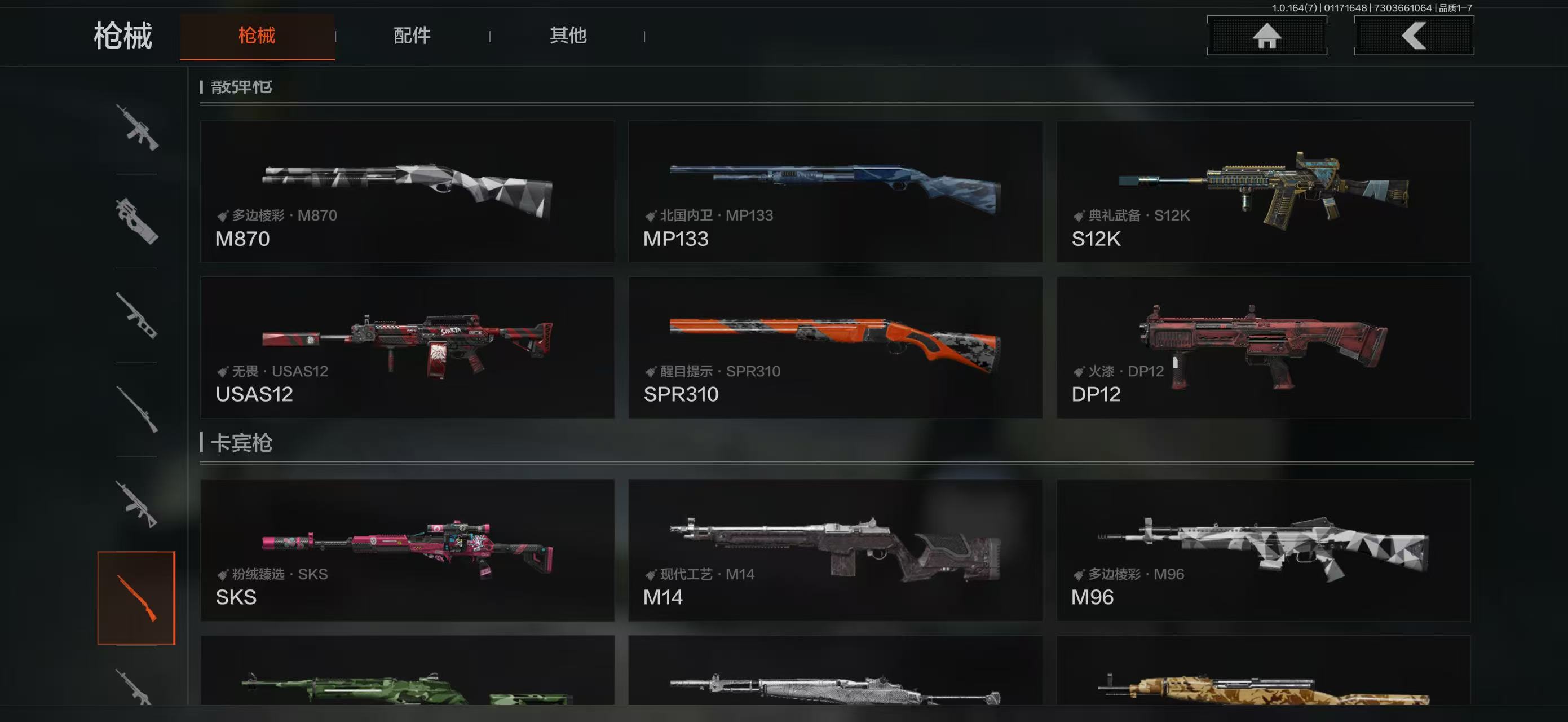
Task: Choose the M96 weapon tile
Action: [x=1264, y=551]
